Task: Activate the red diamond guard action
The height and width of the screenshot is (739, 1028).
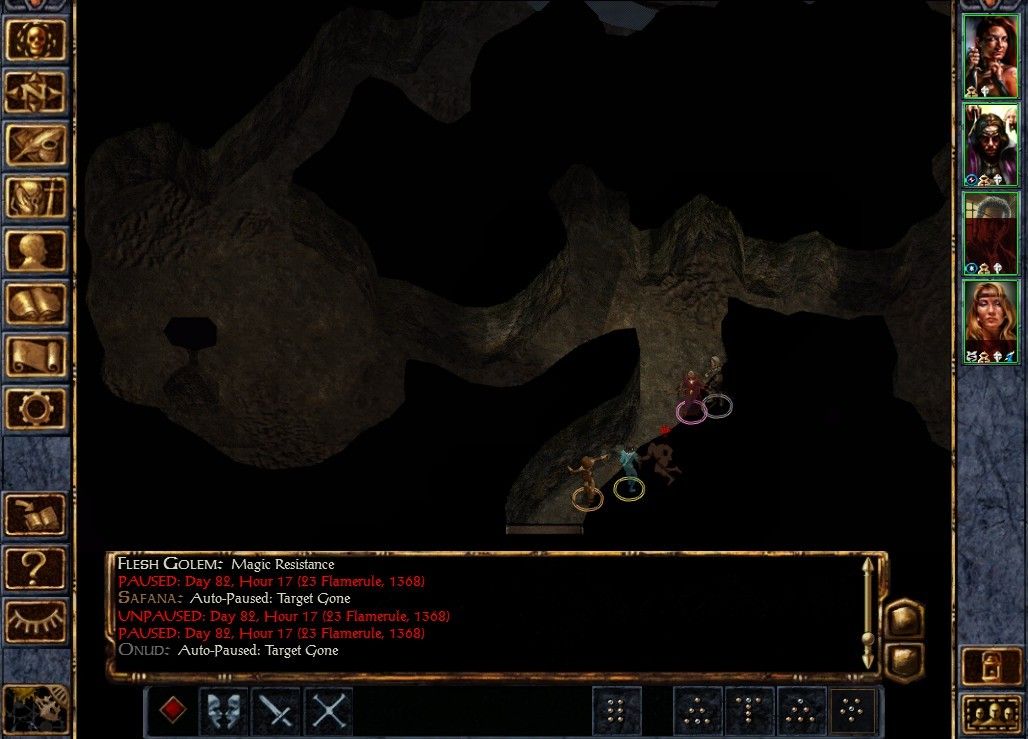Action: (173, 711)
